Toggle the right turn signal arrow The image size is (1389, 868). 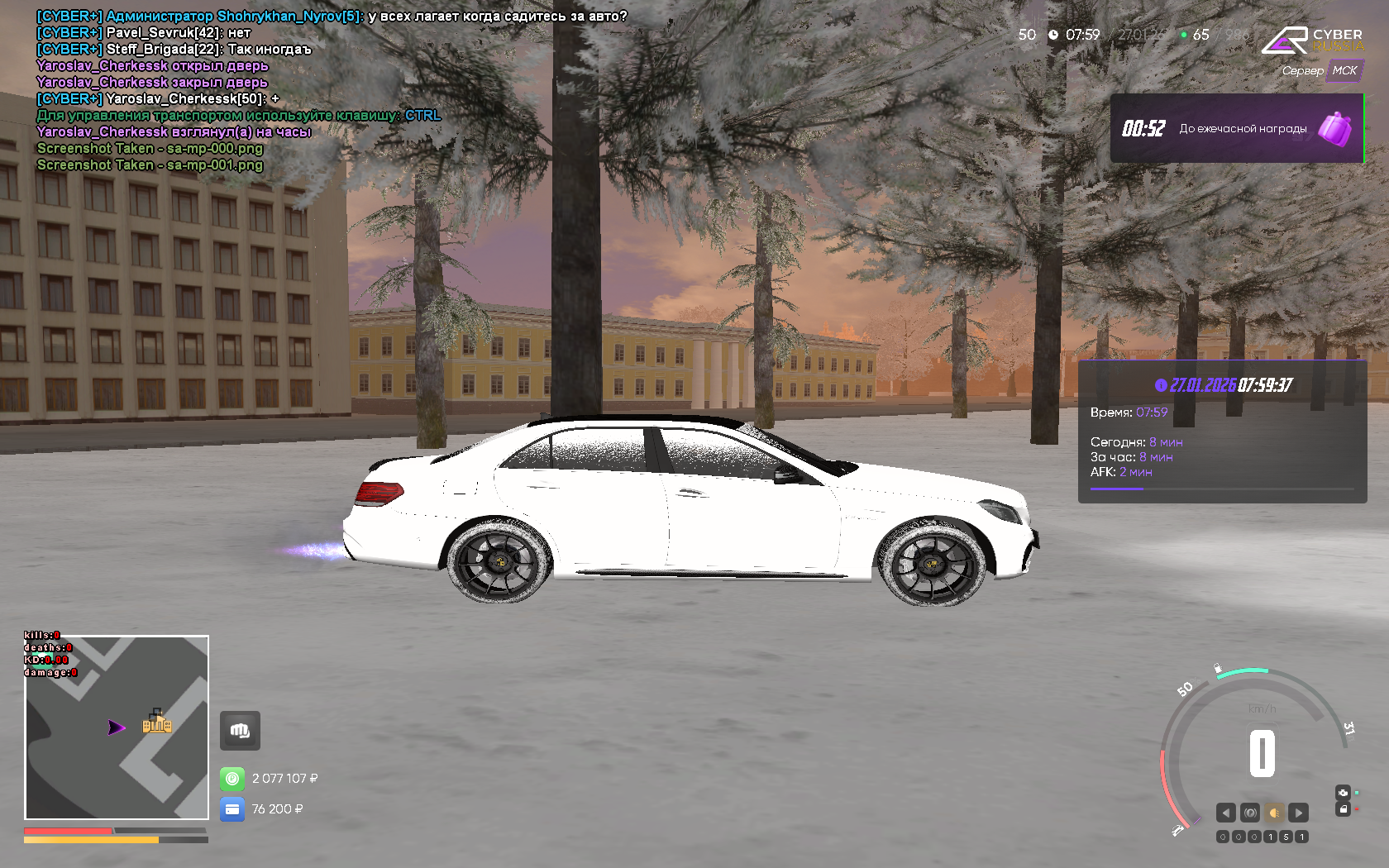1298,813
